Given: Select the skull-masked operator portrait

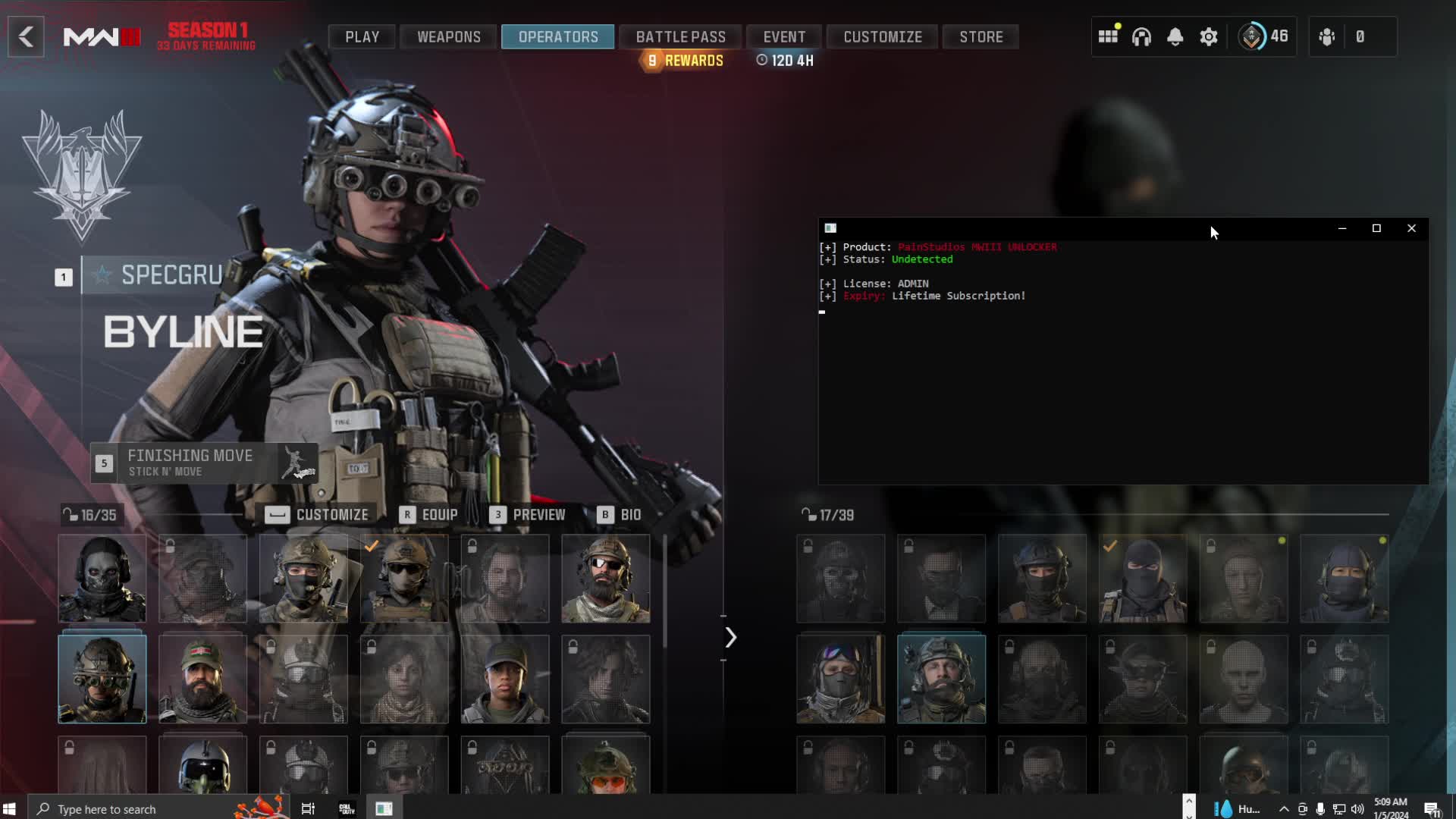Looking at the screenshot, I should [102, 579].
